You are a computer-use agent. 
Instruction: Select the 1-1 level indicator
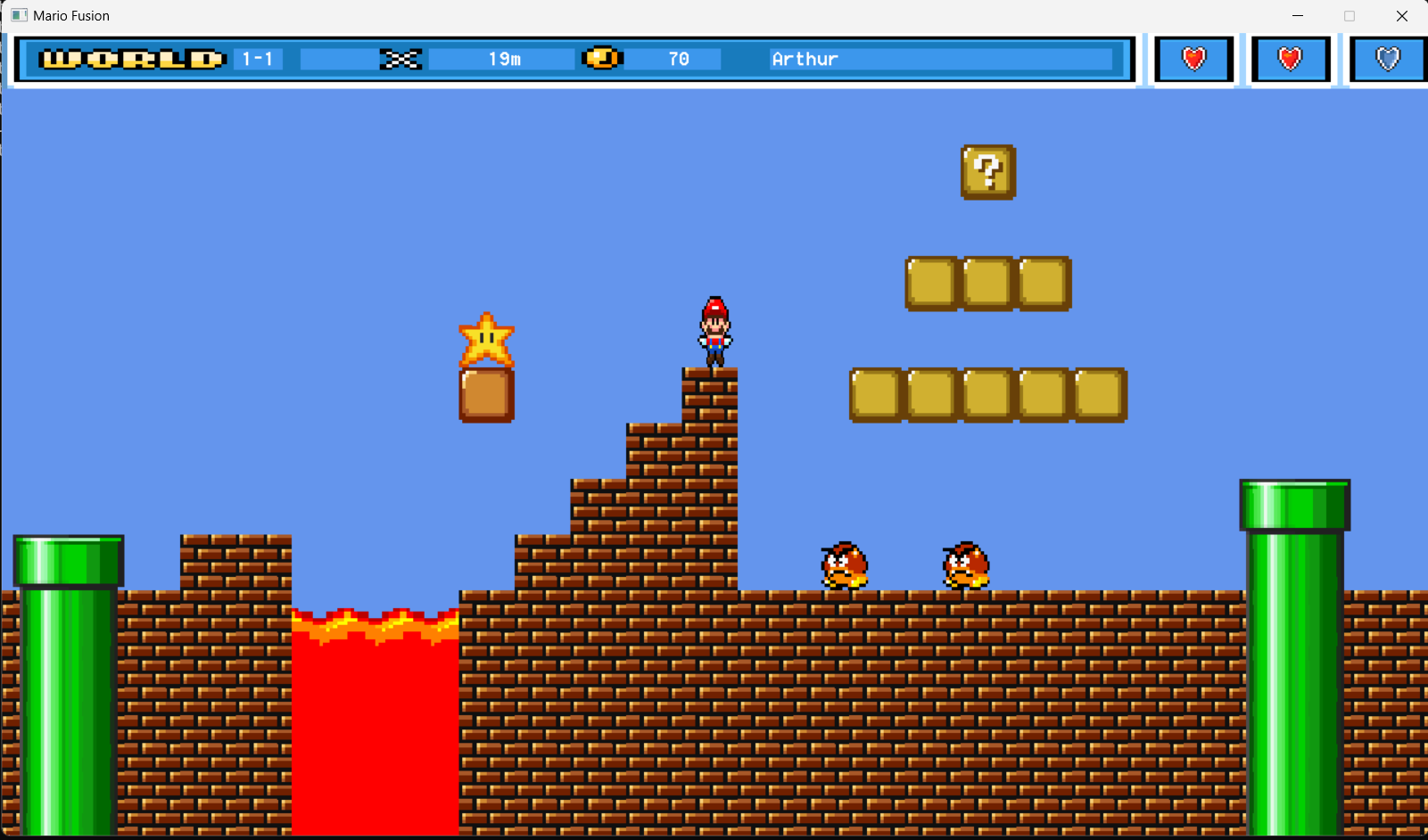257,58
